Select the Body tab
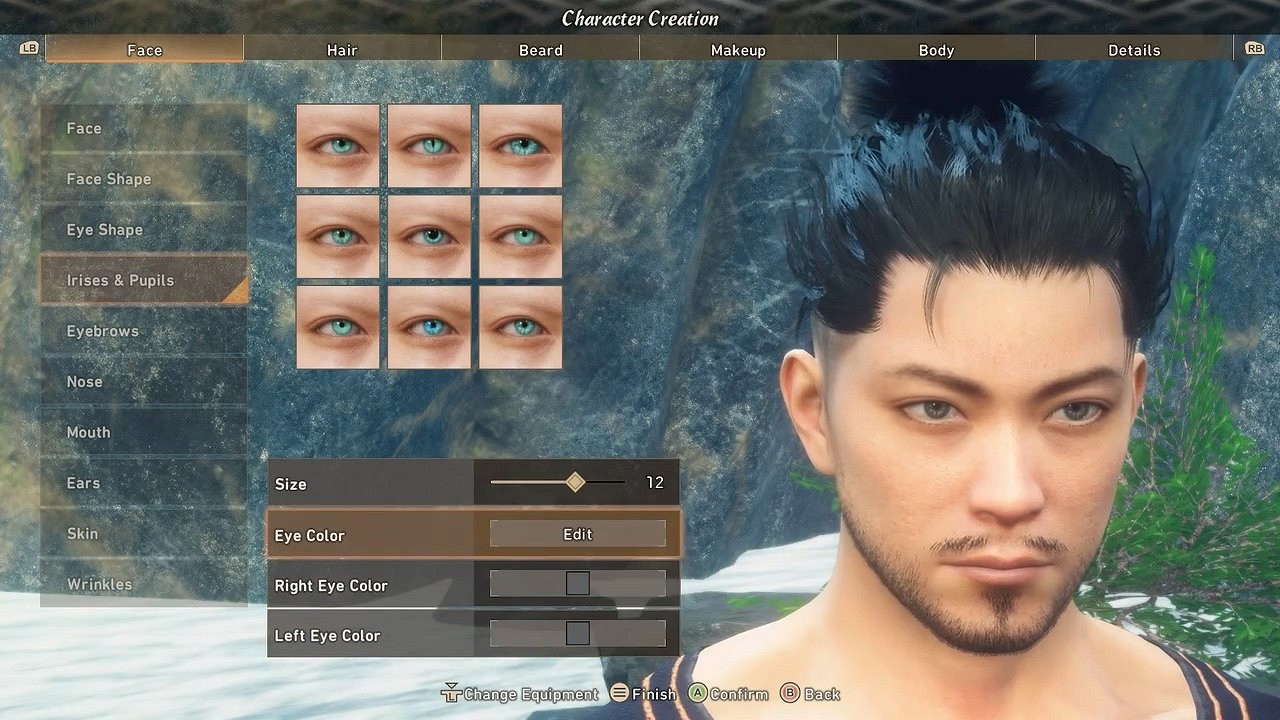This screenshot has height=720, width=1280. pos(935,48)
